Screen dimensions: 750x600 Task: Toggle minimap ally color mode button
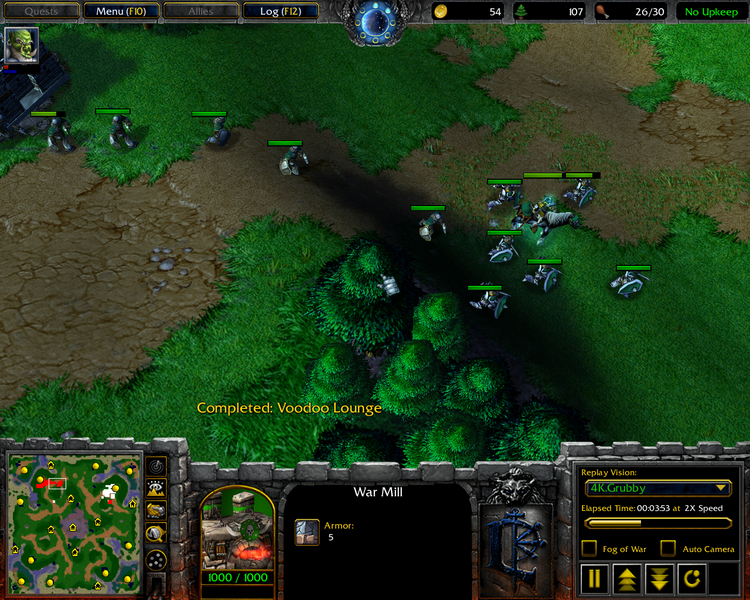pos(156,511)
